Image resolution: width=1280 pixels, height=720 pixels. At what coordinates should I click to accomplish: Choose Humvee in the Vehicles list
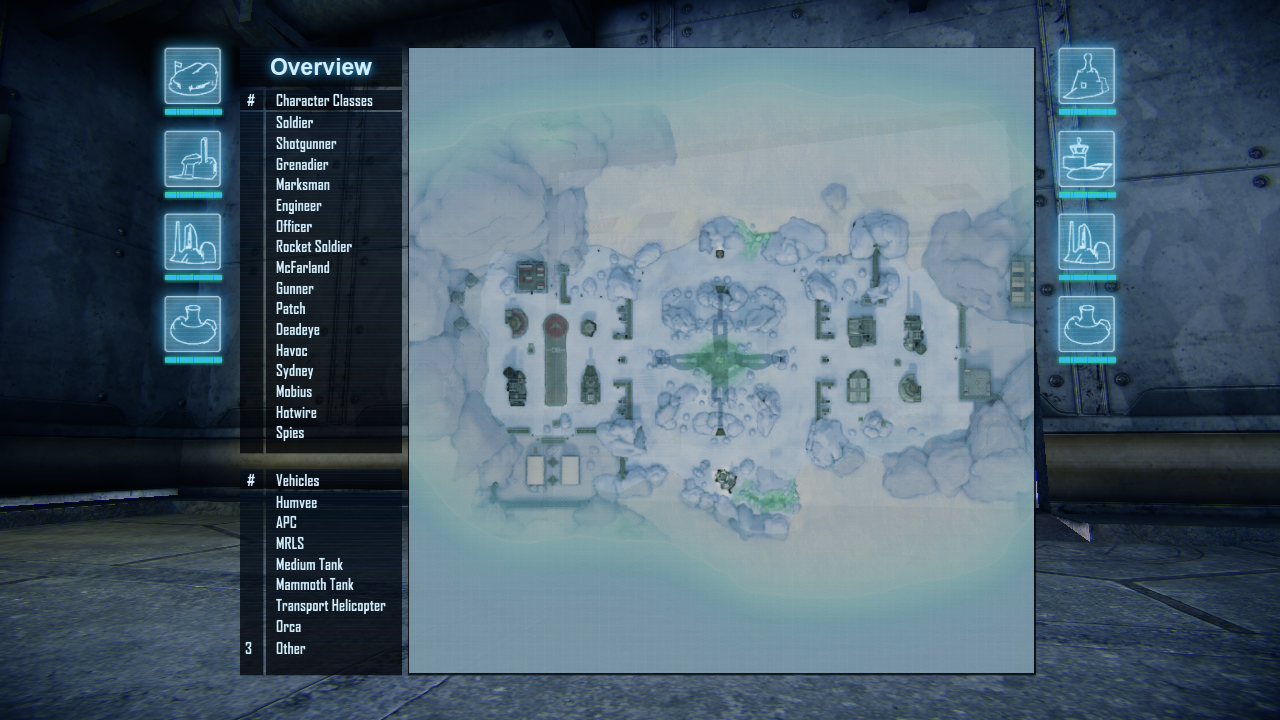coord(297,503)
